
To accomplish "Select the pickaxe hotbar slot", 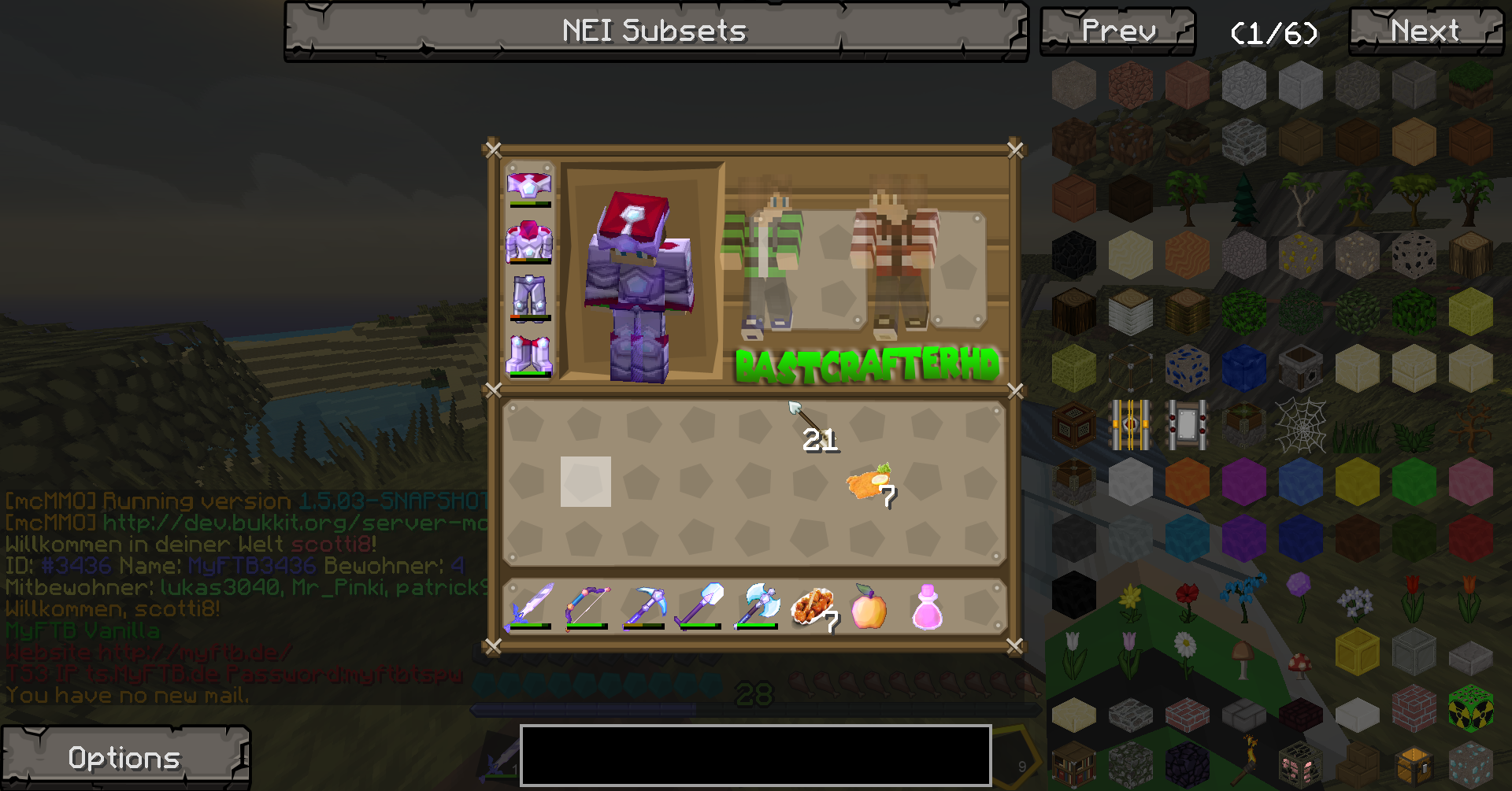I will click(644, 607).
